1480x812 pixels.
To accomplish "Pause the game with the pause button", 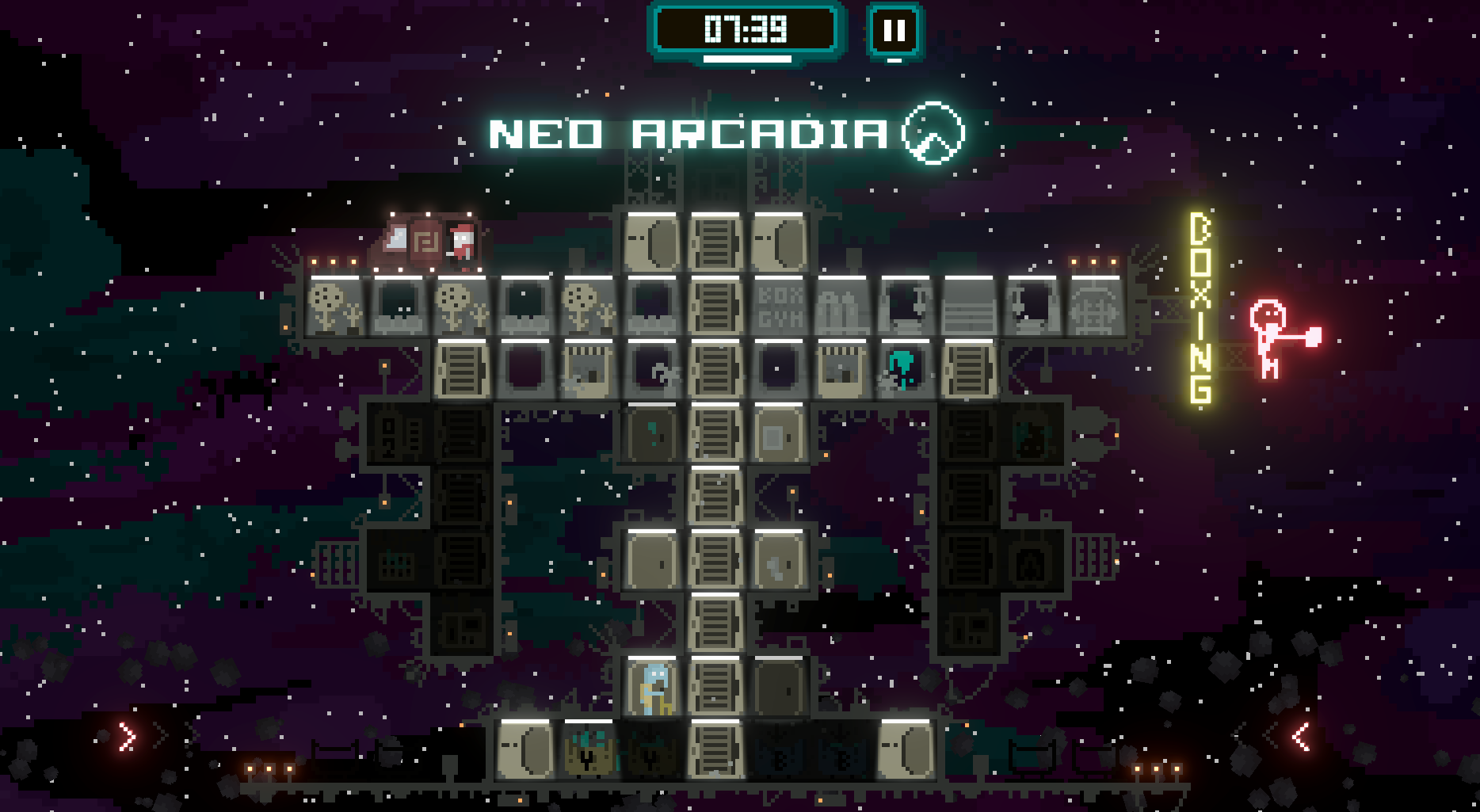I will coord(894,32).
